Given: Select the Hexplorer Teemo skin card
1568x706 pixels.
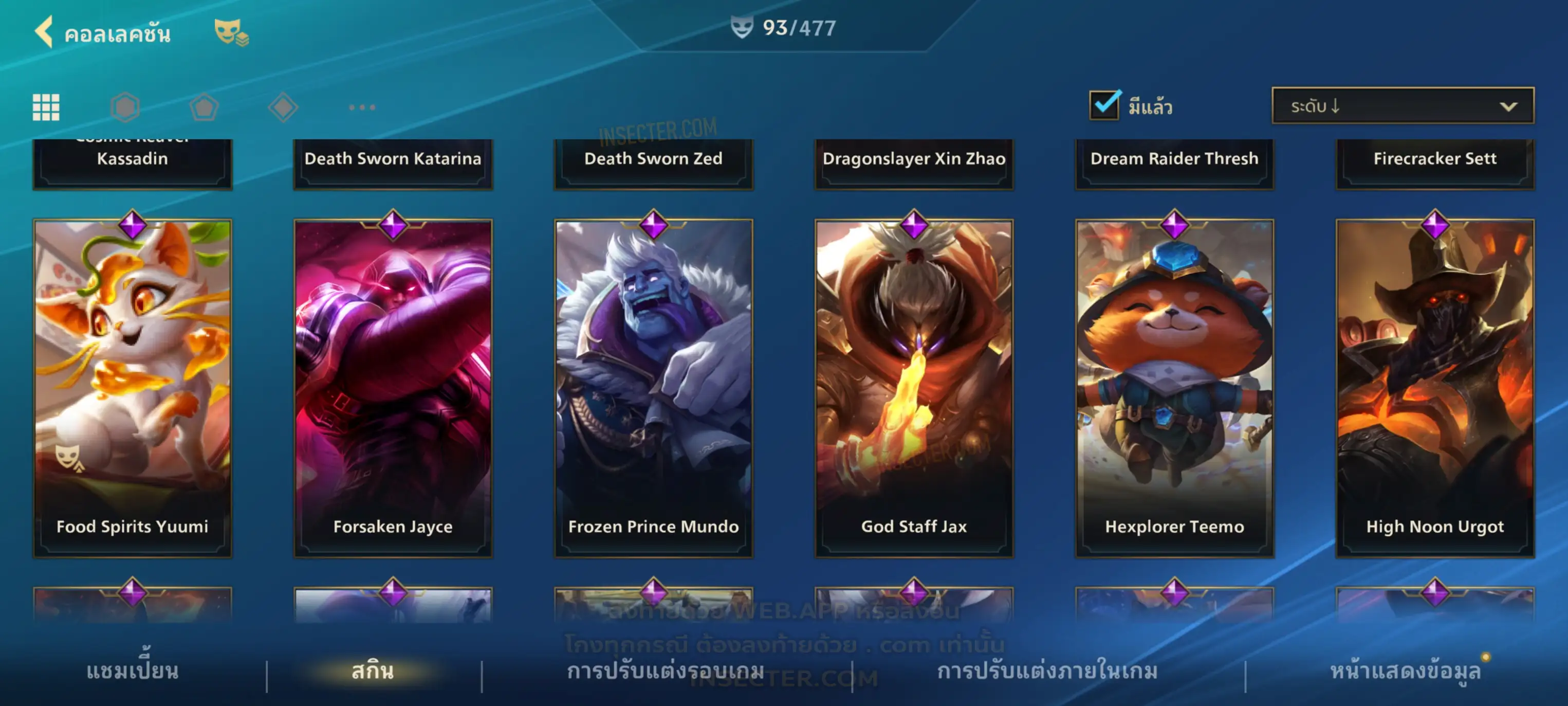Looking at the screenshot, I should [1174, 388].
